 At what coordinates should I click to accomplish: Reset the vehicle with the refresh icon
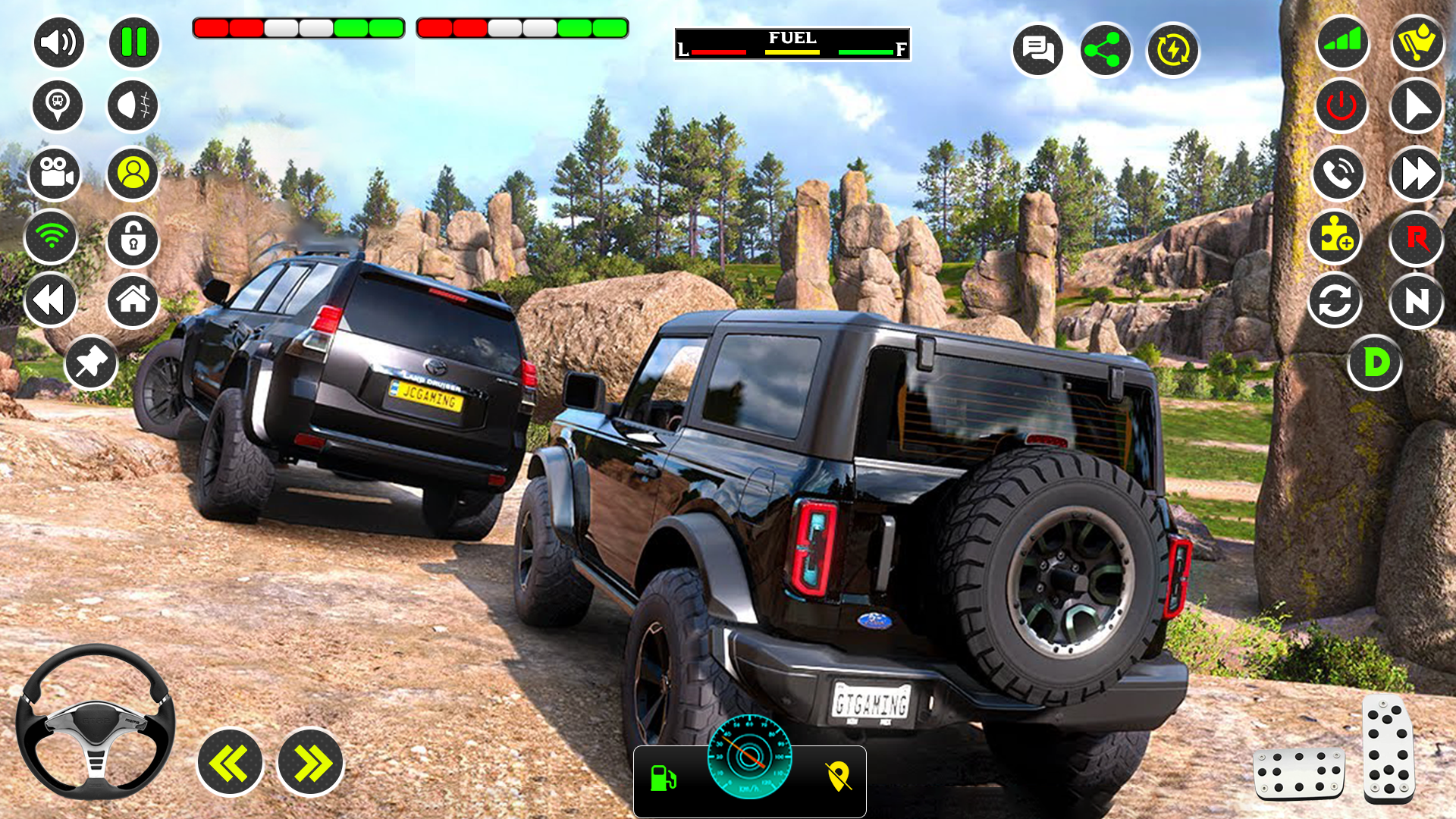1335,301
